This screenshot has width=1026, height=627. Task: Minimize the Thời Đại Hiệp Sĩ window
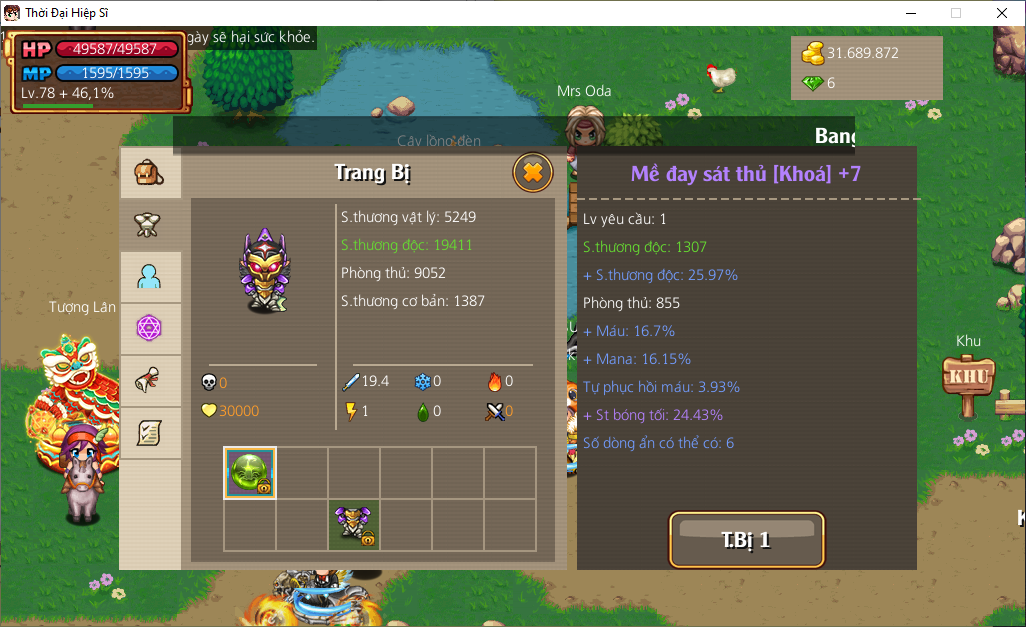[910, 13]
